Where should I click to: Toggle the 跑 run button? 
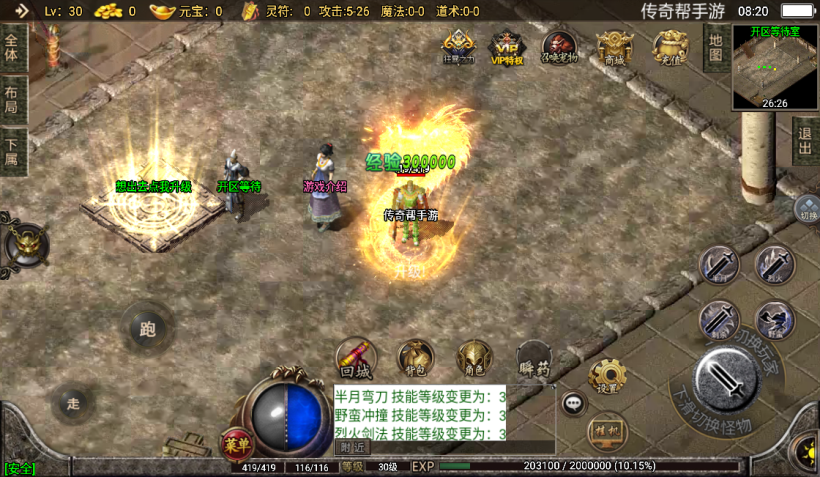pos(148,327)
